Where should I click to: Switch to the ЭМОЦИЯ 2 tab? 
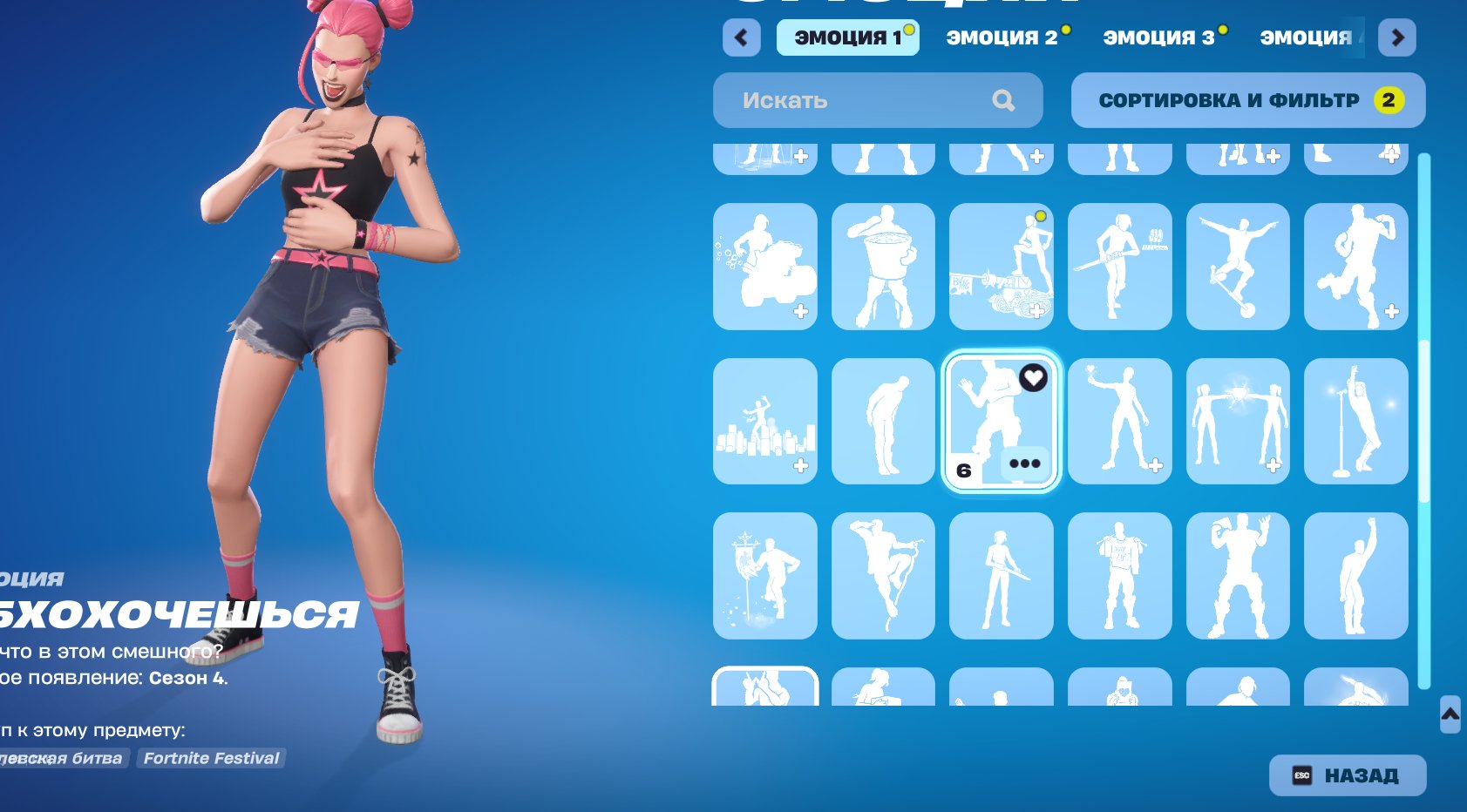point(1002,37)
